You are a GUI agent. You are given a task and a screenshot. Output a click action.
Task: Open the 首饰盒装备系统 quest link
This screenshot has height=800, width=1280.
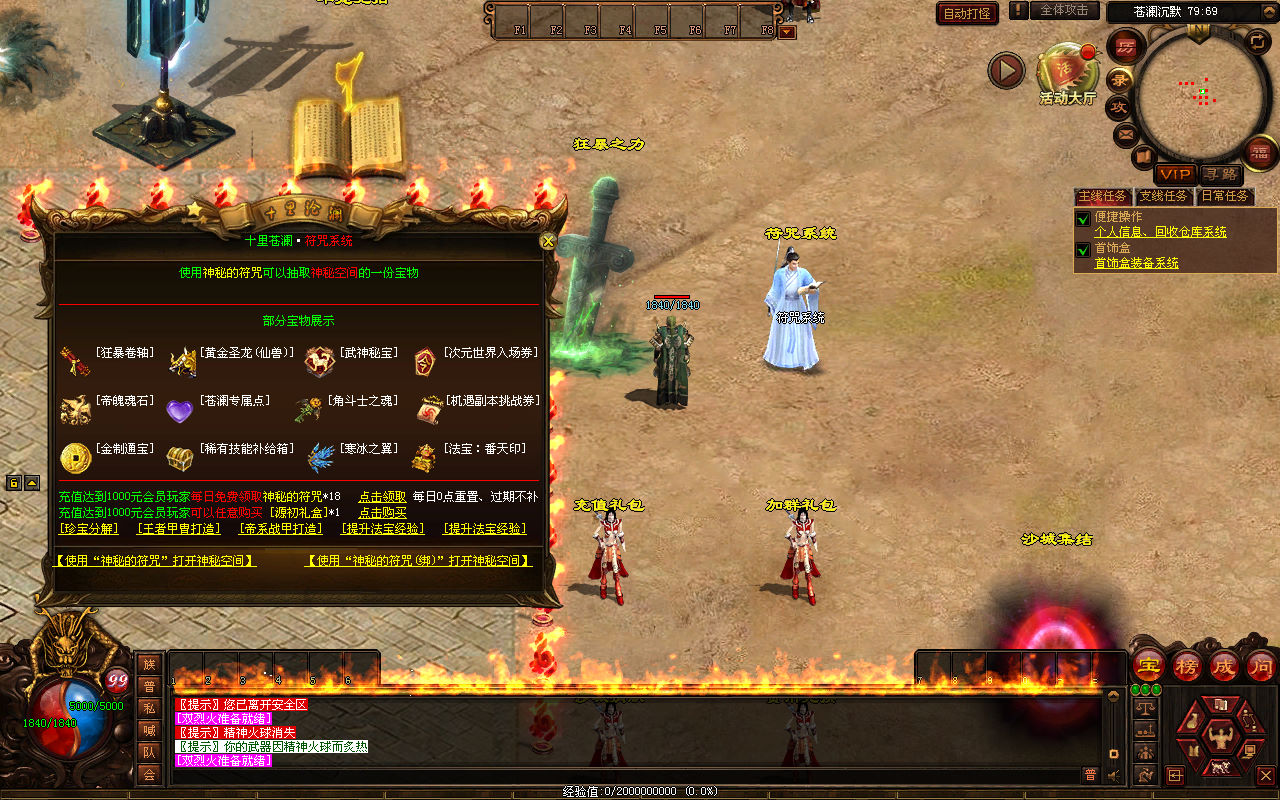click(1136, 263)
